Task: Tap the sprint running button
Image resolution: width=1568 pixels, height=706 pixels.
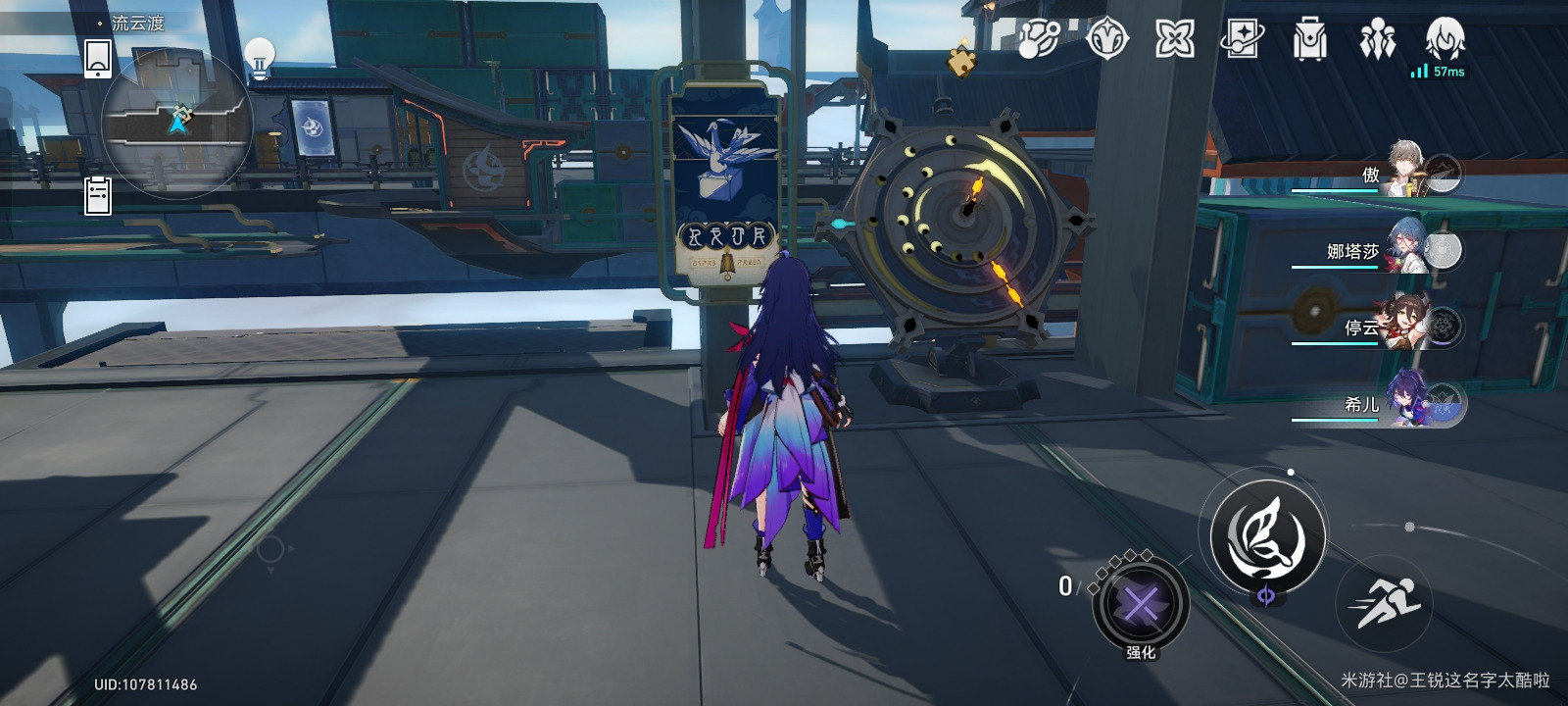Action: point(1385,601)
